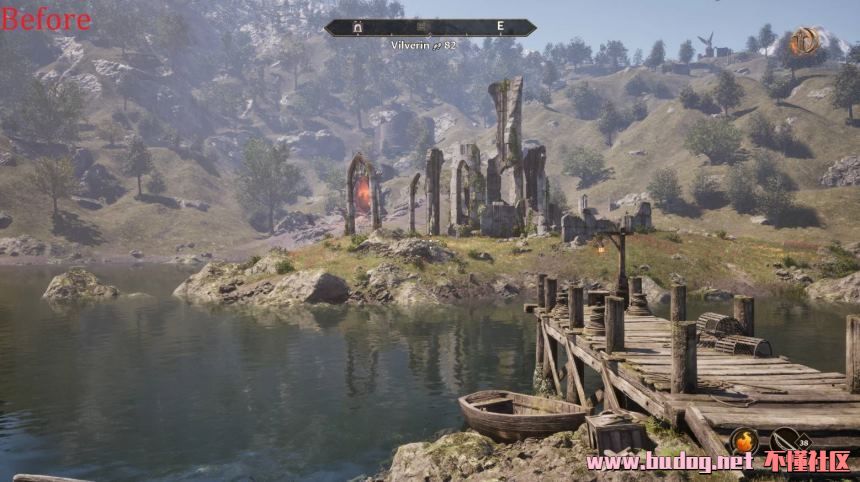Select the fire spell icon
Viewport: 860px width, 482px height.
pos(743,440)
